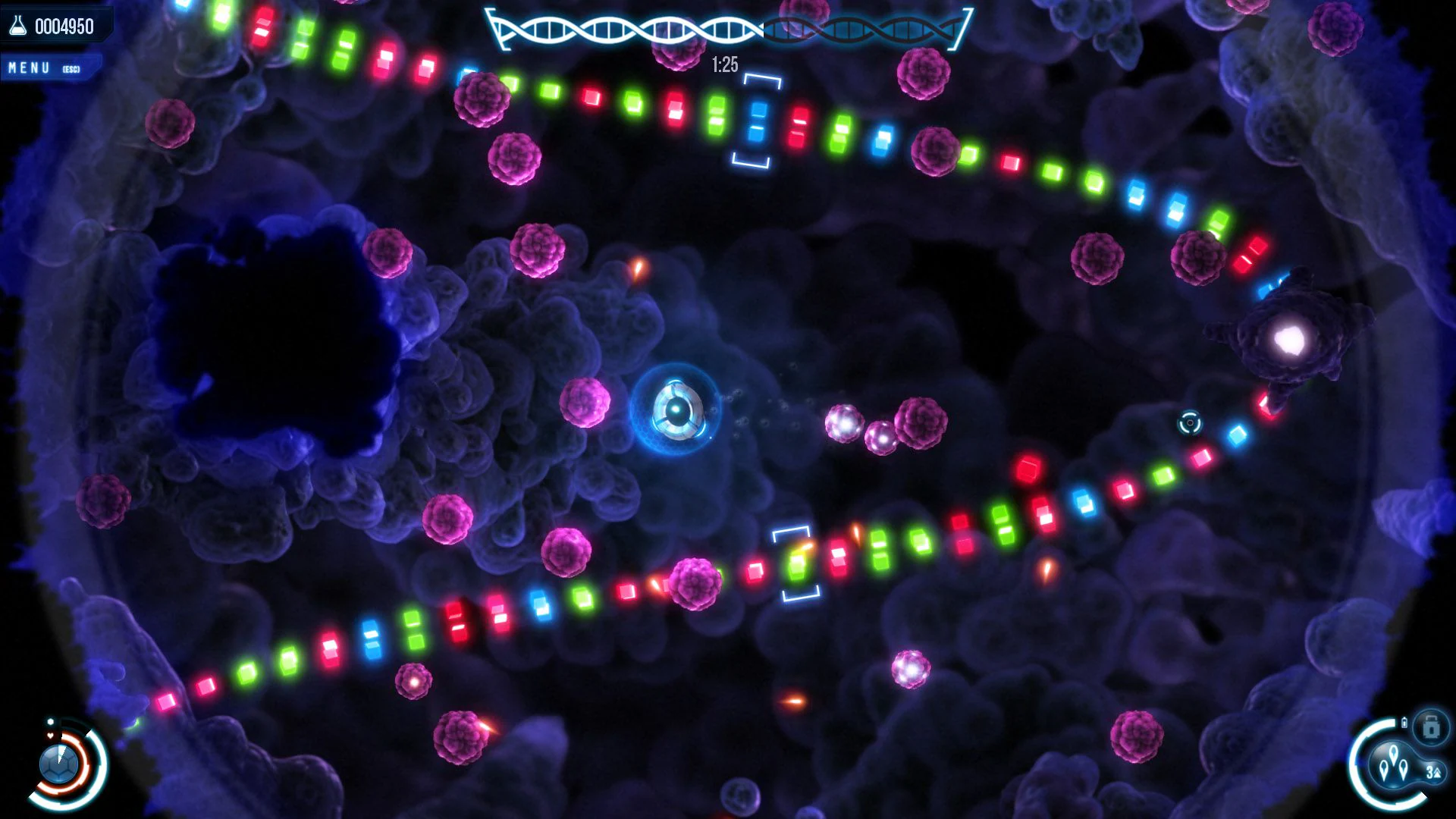Click the battery icon on the weapon gauge
The image size is (1456, 819).
tap(1404, 723)
